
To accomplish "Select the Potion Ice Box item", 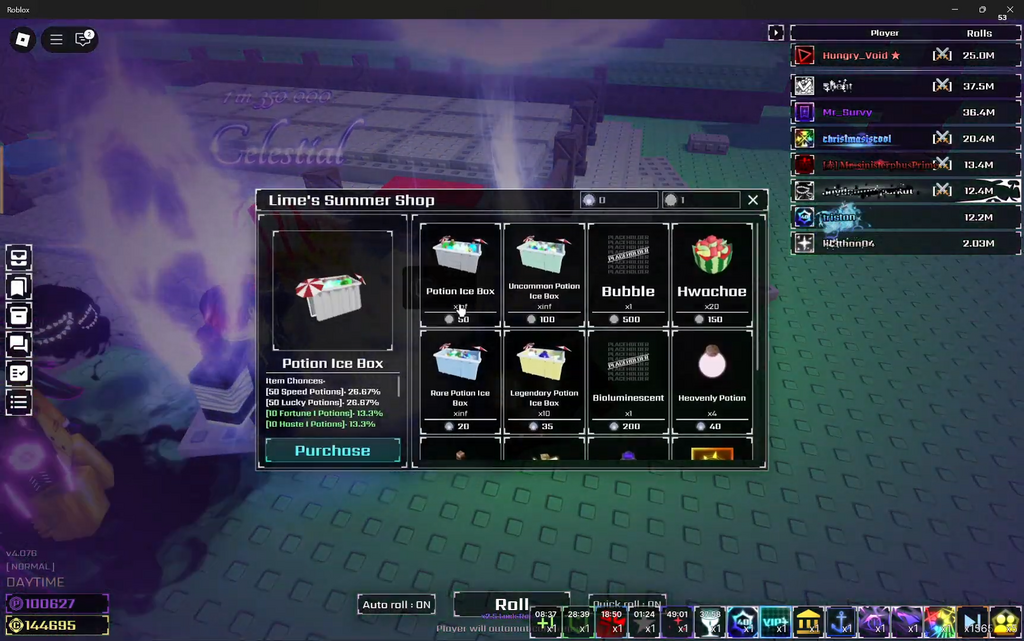I will point(460,273).
